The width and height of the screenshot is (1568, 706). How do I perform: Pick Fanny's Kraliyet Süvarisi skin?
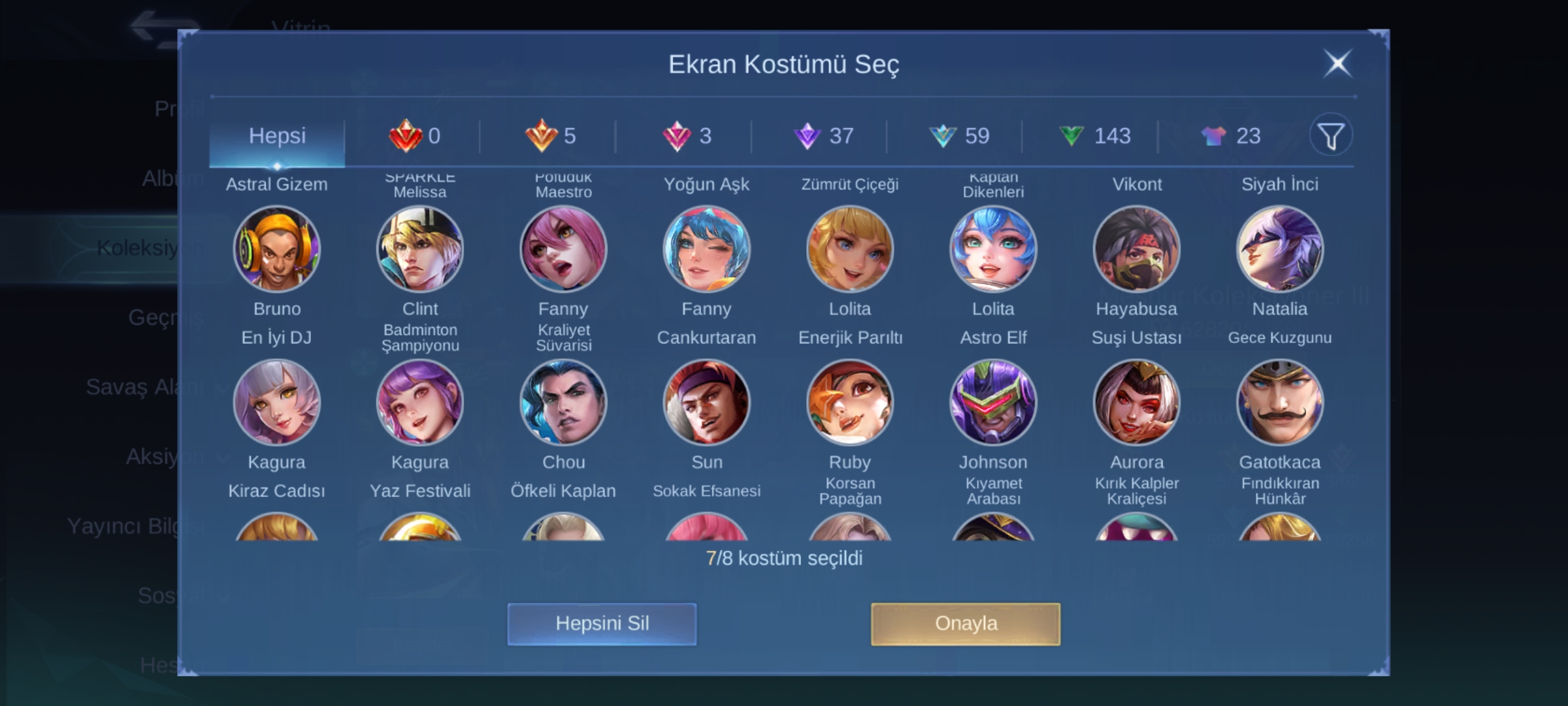point(563,249)
